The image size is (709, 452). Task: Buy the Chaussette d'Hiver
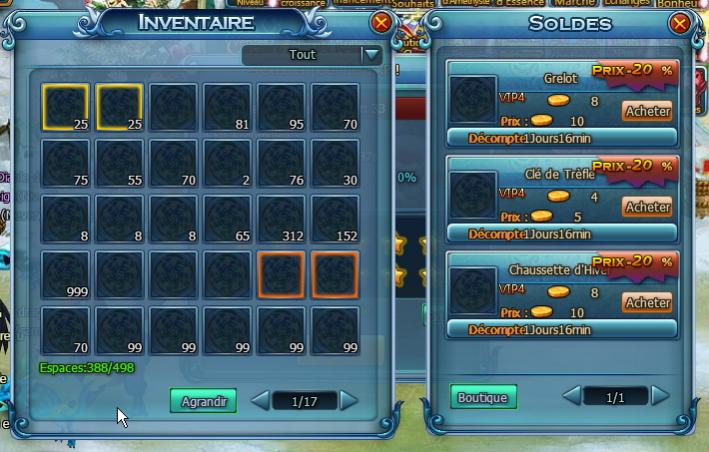(x=646, y=302)
